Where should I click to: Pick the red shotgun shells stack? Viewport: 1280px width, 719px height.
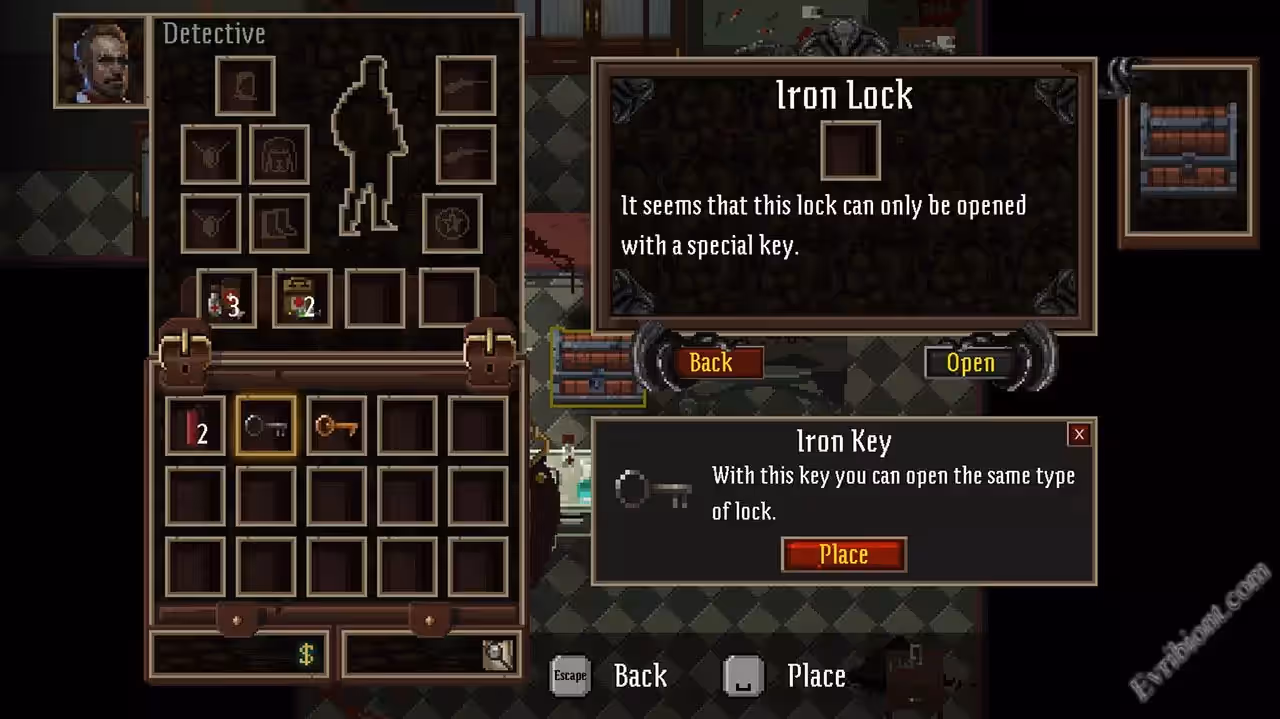click(x=195, y=426)
